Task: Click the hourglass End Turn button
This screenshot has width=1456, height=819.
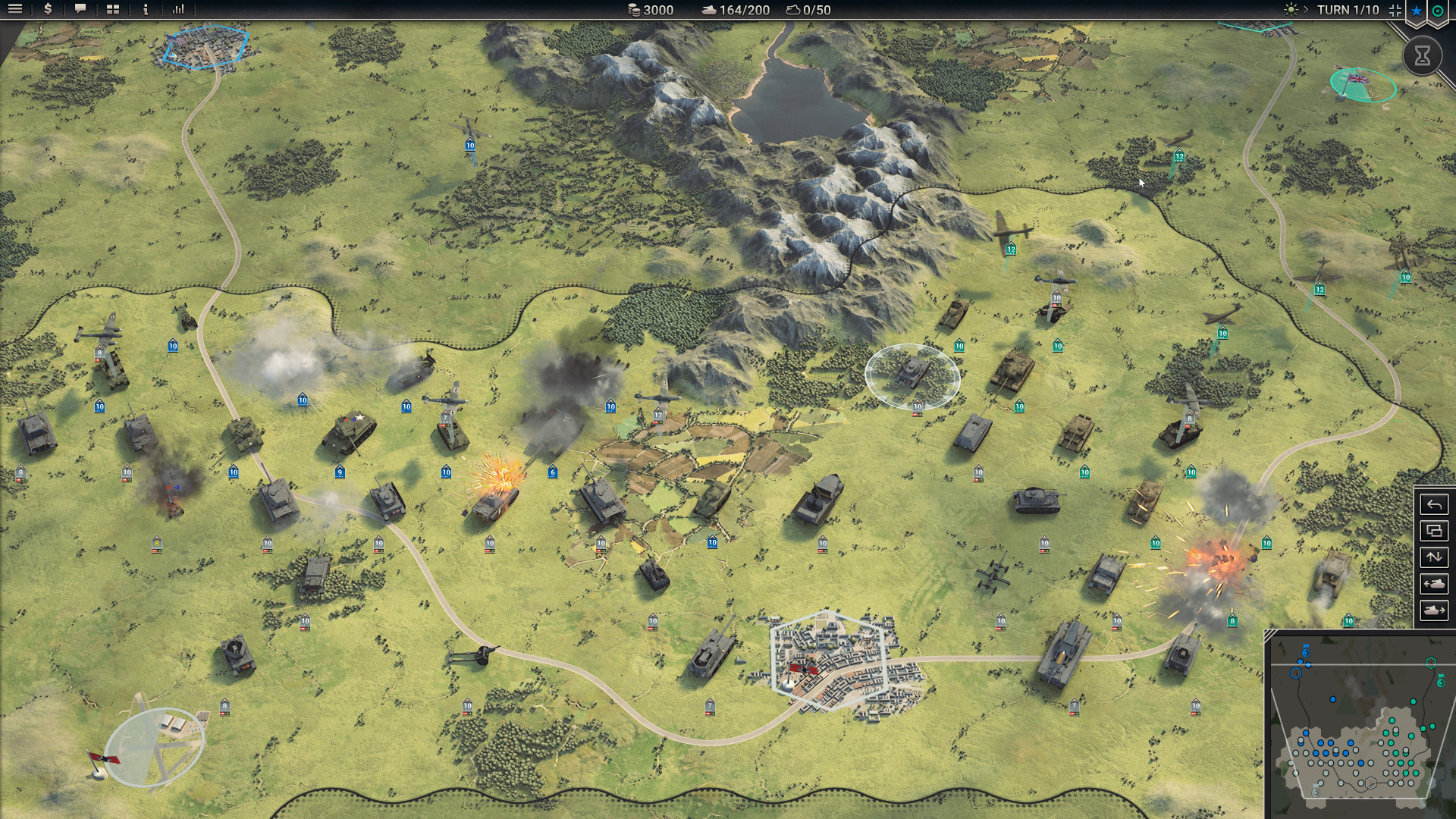Action: pyautogui.click(x=1424, y=55)
